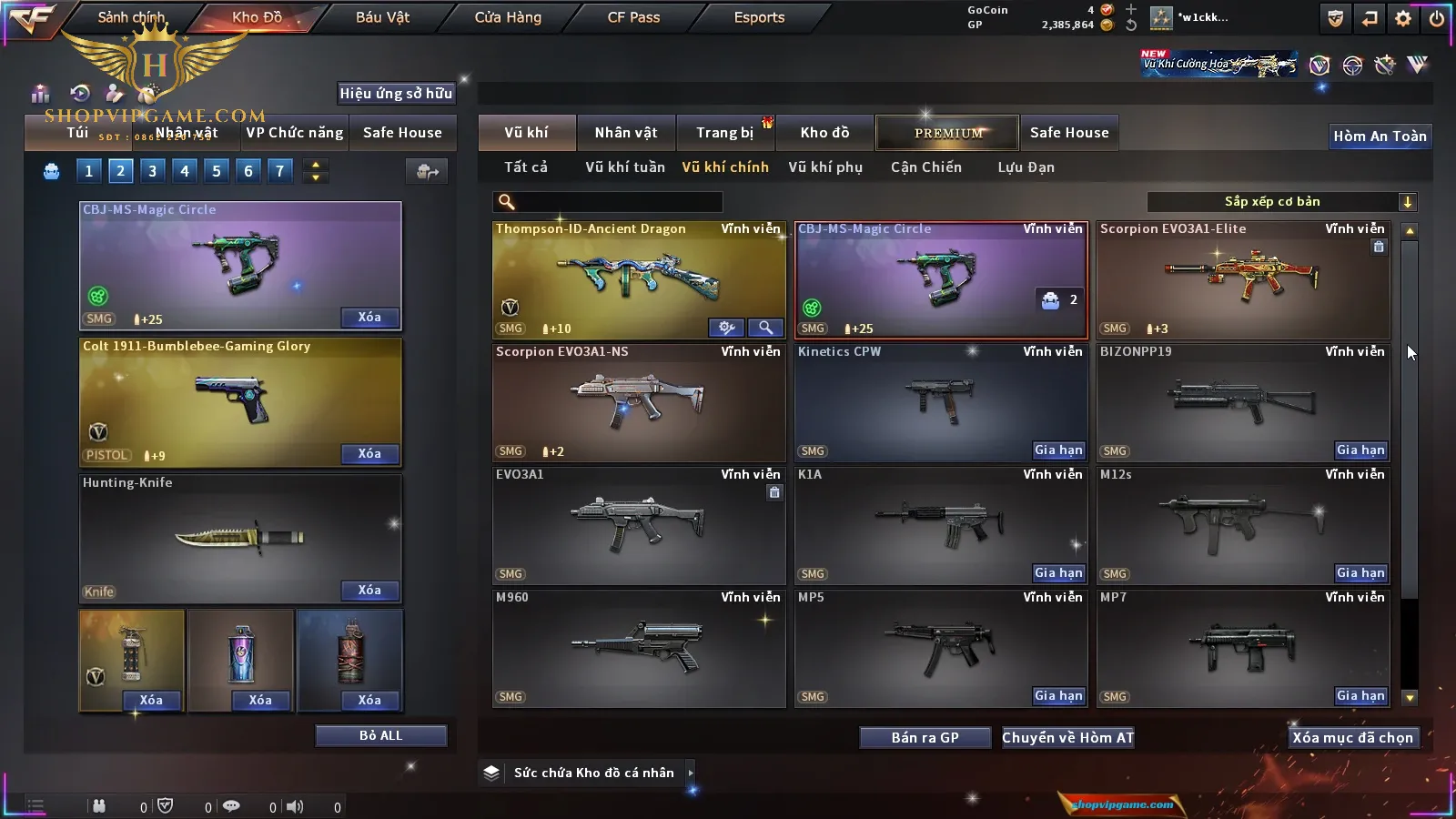
Task: Remove the Hunting-Knife with Xóa
Action: click(x=369, y=591)
